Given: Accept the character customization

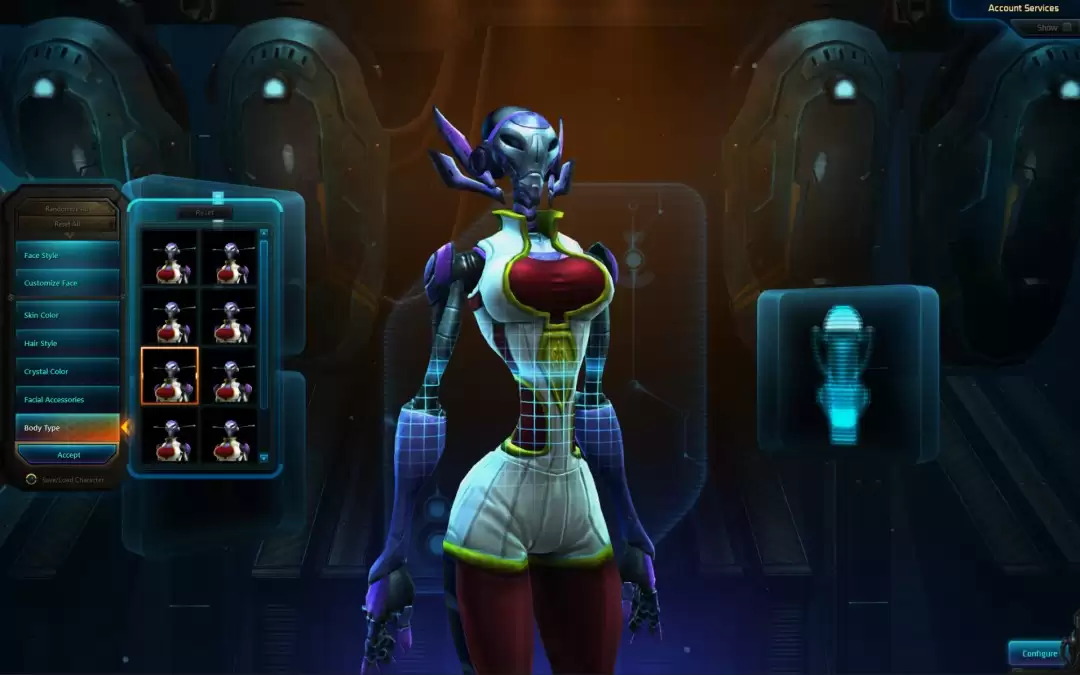Looking at the screenshot, I should pyautogui.click(x=68, y=455).
